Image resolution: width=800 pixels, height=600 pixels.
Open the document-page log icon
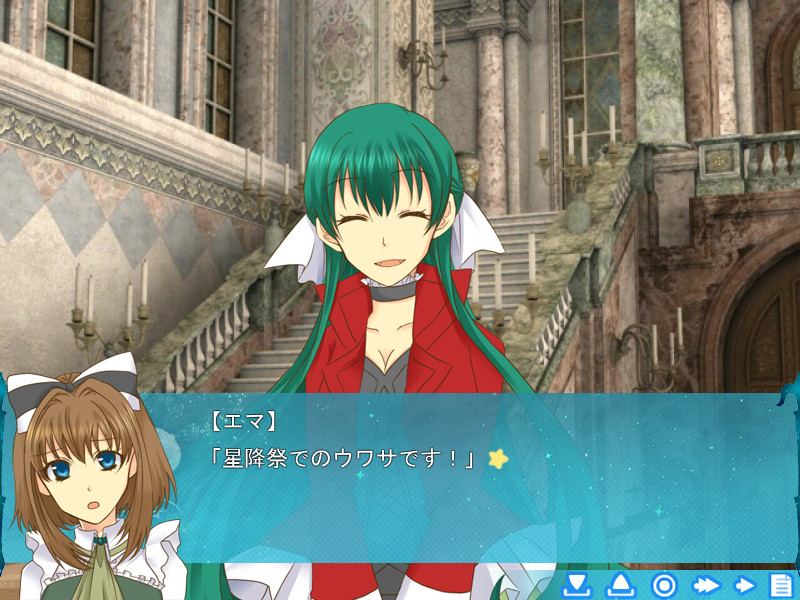pos(780,585)
